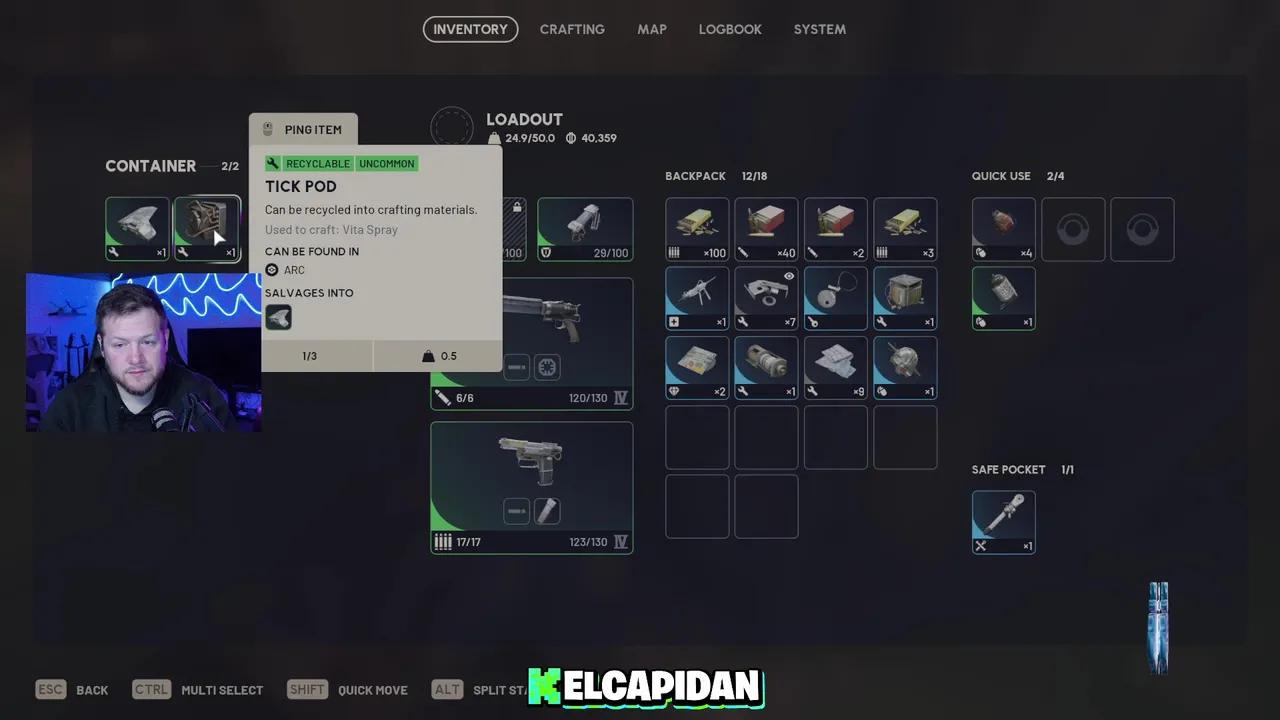
Task: Click the pistol's magazine attachment slot
Action: click(546, 511)
